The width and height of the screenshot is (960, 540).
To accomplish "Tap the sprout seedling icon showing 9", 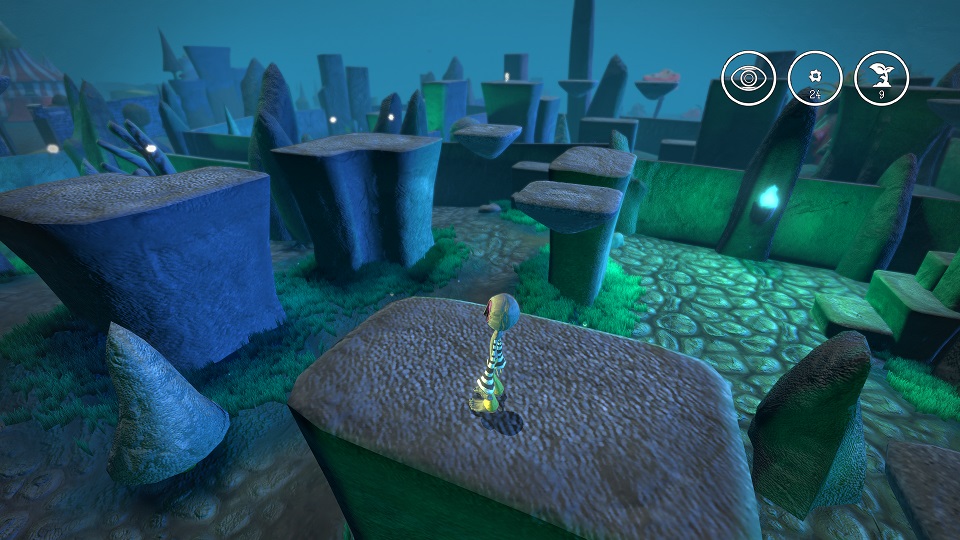I will (882, 78).
